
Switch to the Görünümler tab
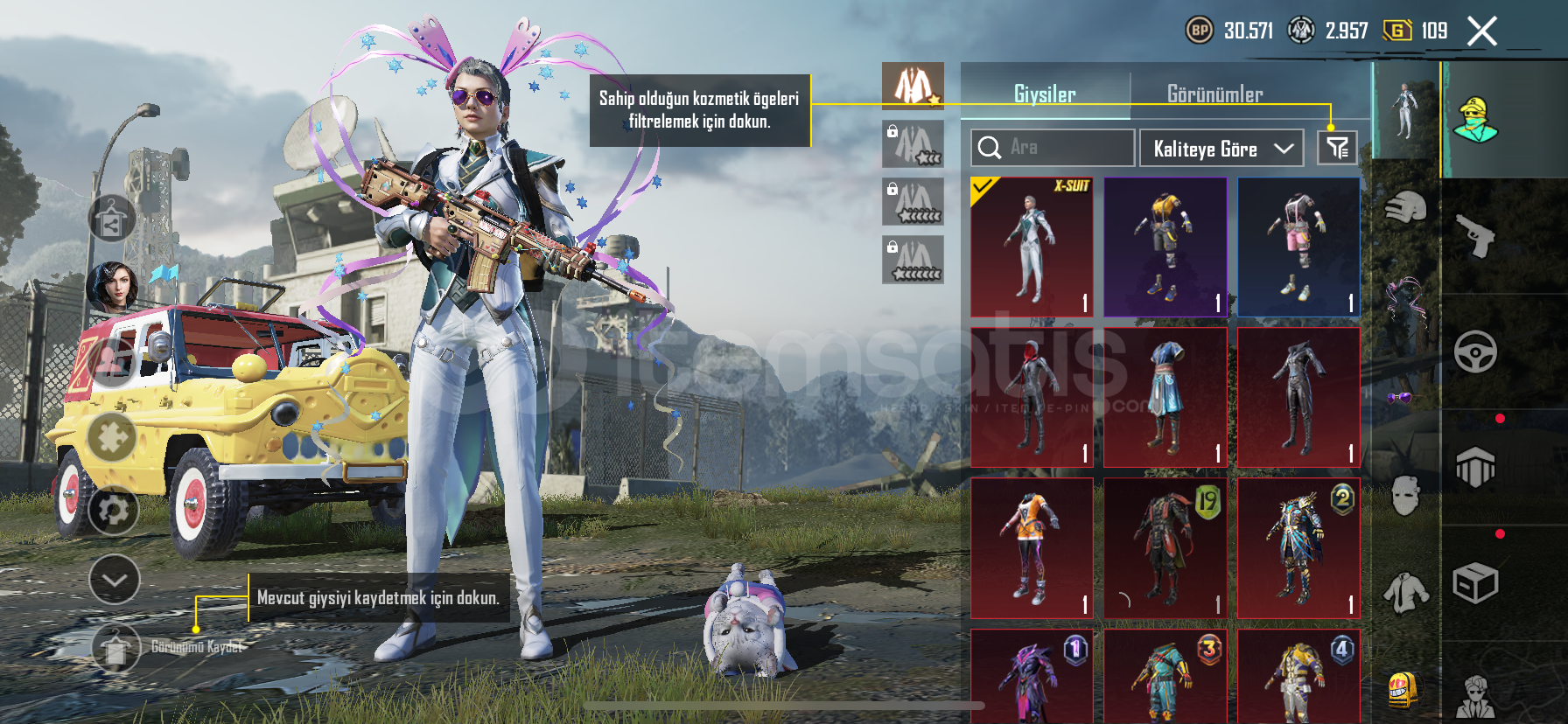coord(1214,94)
